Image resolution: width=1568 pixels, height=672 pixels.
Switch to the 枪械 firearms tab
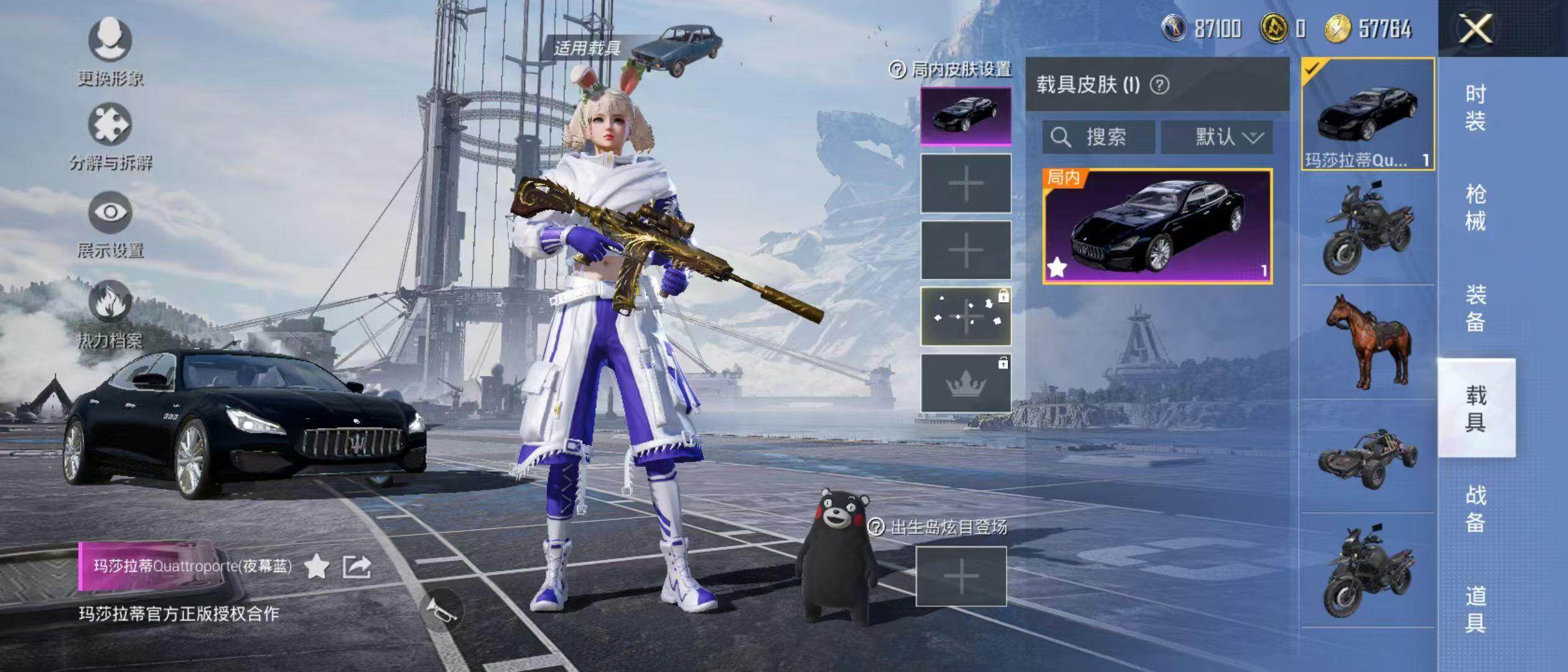pyautogui.click(x=1475, y=207)
